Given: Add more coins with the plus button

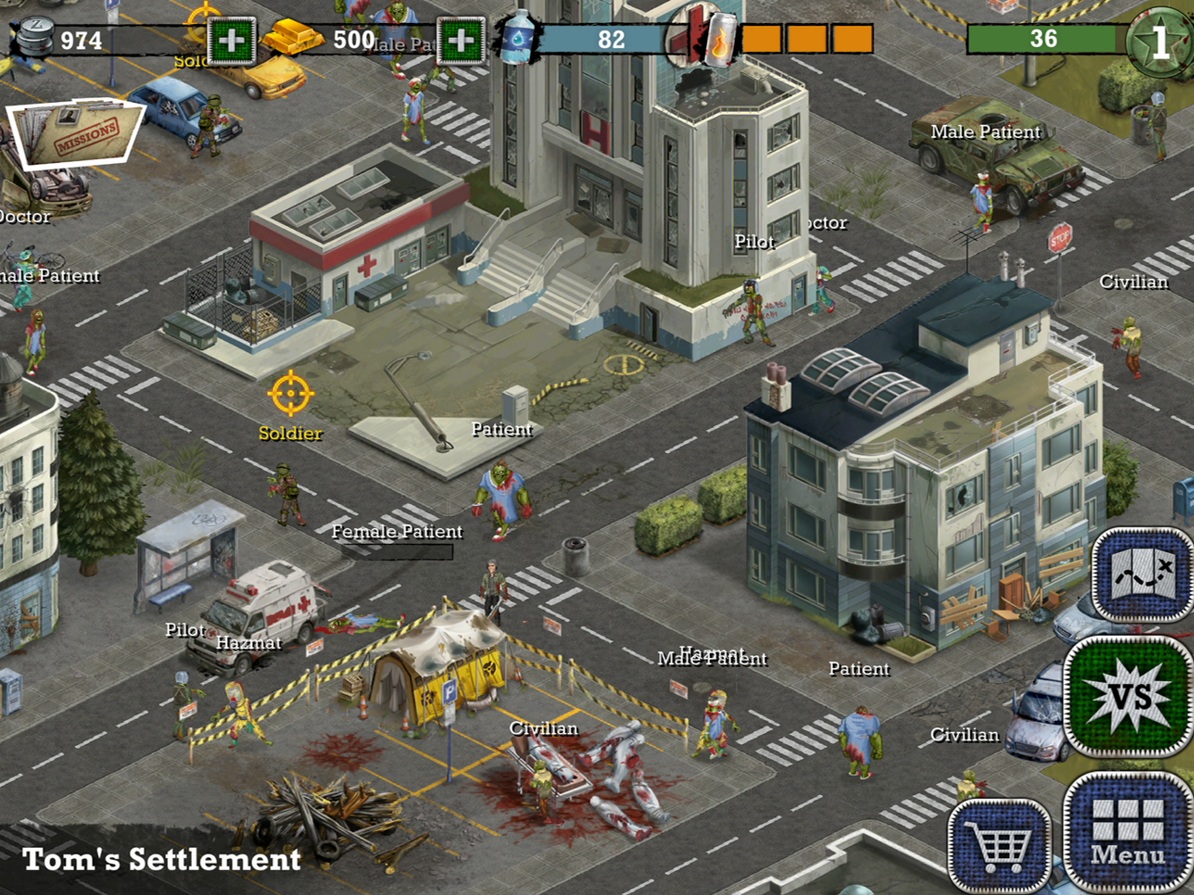Looking at the screenshot, I should tap(231, 41).
